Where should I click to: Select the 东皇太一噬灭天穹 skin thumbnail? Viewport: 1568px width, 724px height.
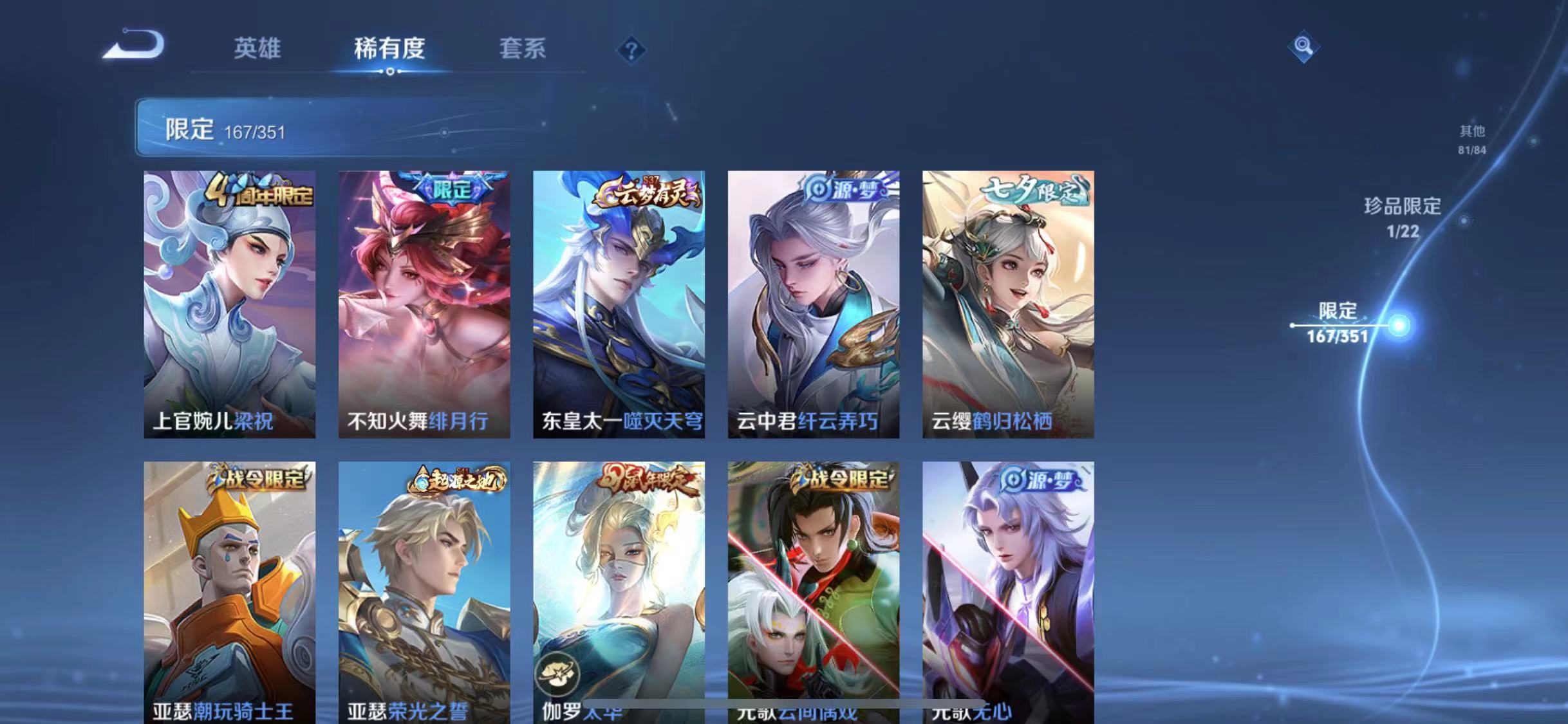point(621,302)
